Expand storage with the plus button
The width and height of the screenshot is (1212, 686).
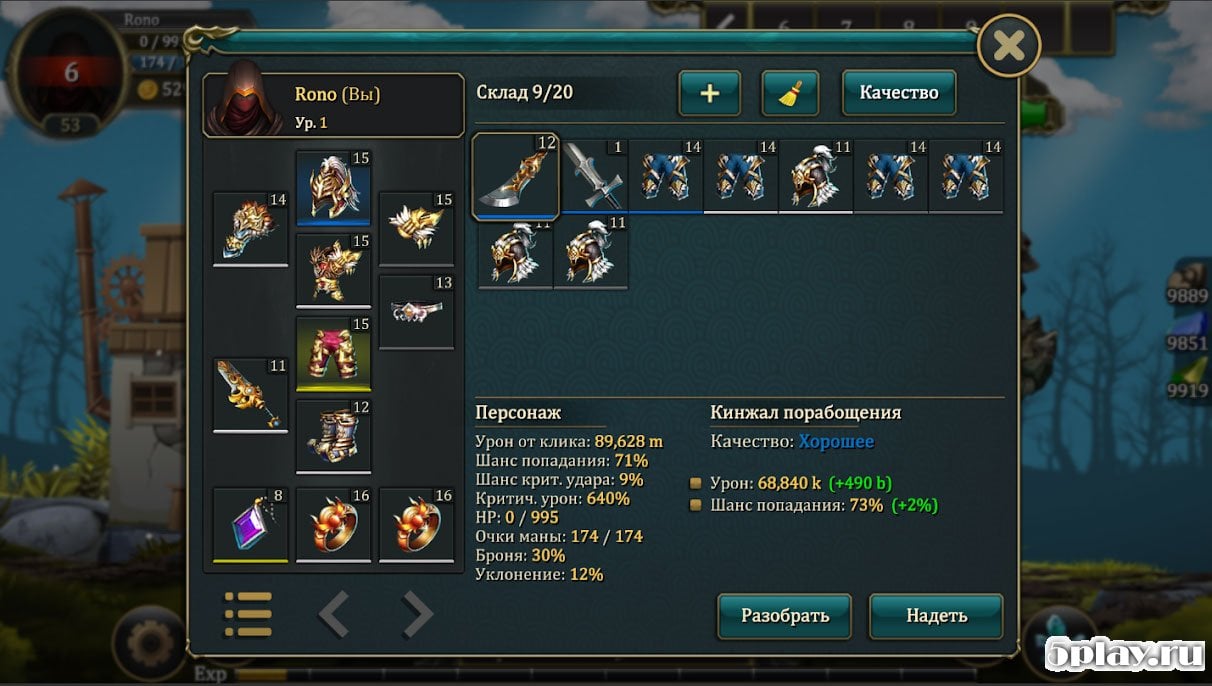pyautogui.click(x=709, y=93)
